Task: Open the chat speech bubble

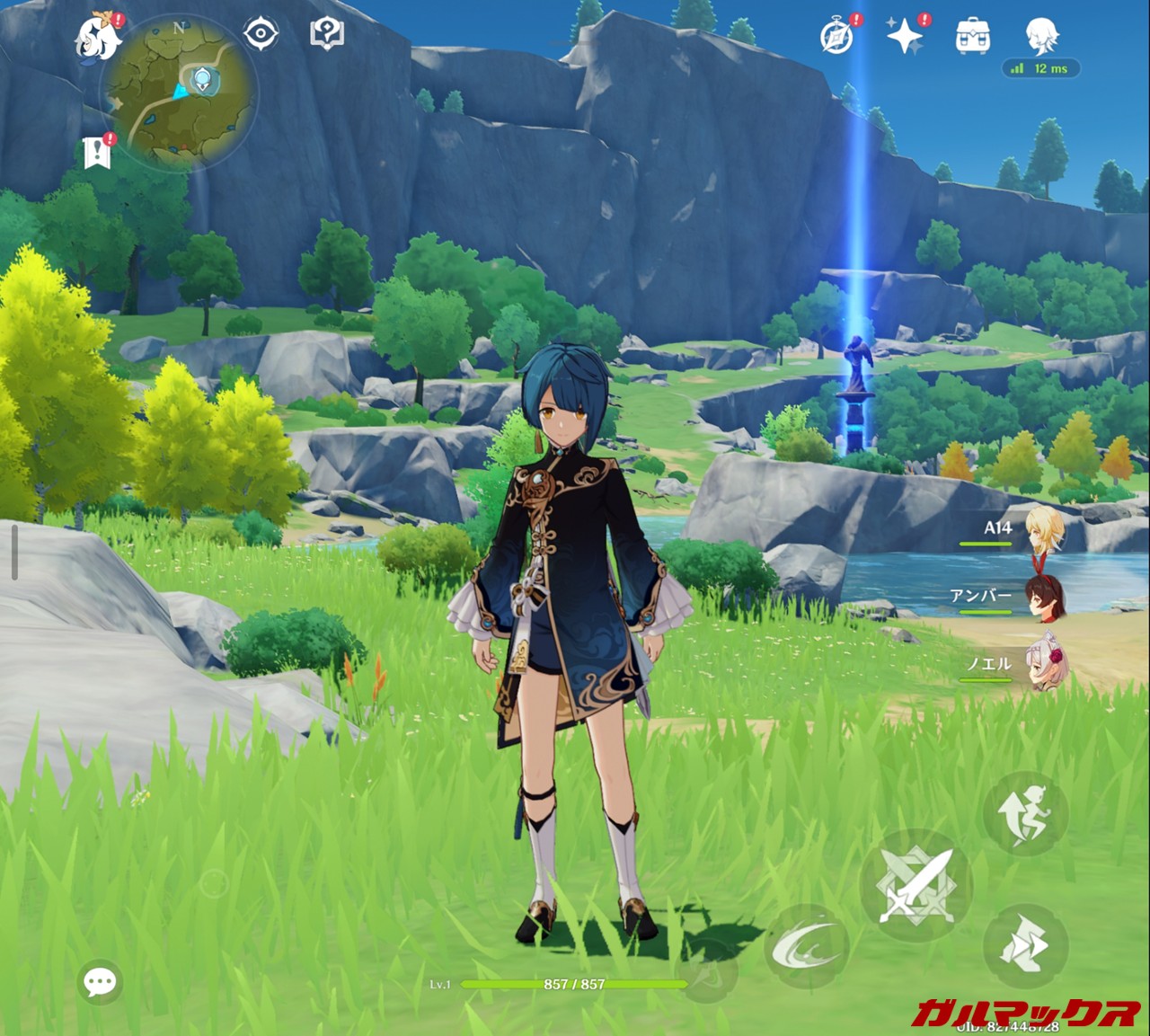Action: [100, 982]
